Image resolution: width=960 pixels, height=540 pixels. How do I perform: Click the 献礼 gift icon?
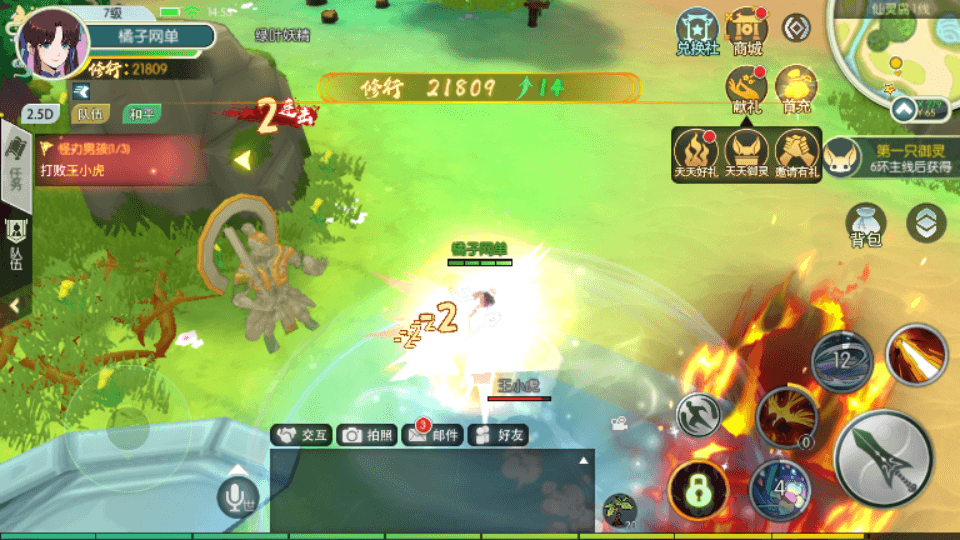point(746,89)
